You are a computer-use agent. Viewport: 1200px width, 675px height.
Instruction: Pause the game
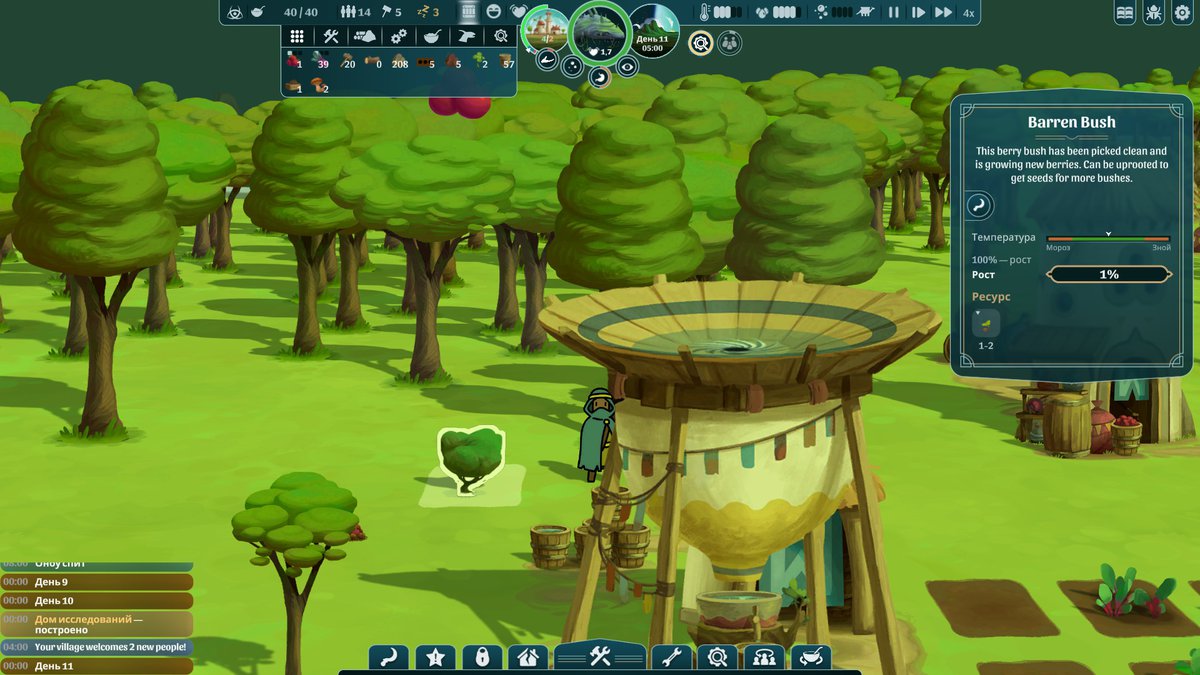(x=893, y=13)
